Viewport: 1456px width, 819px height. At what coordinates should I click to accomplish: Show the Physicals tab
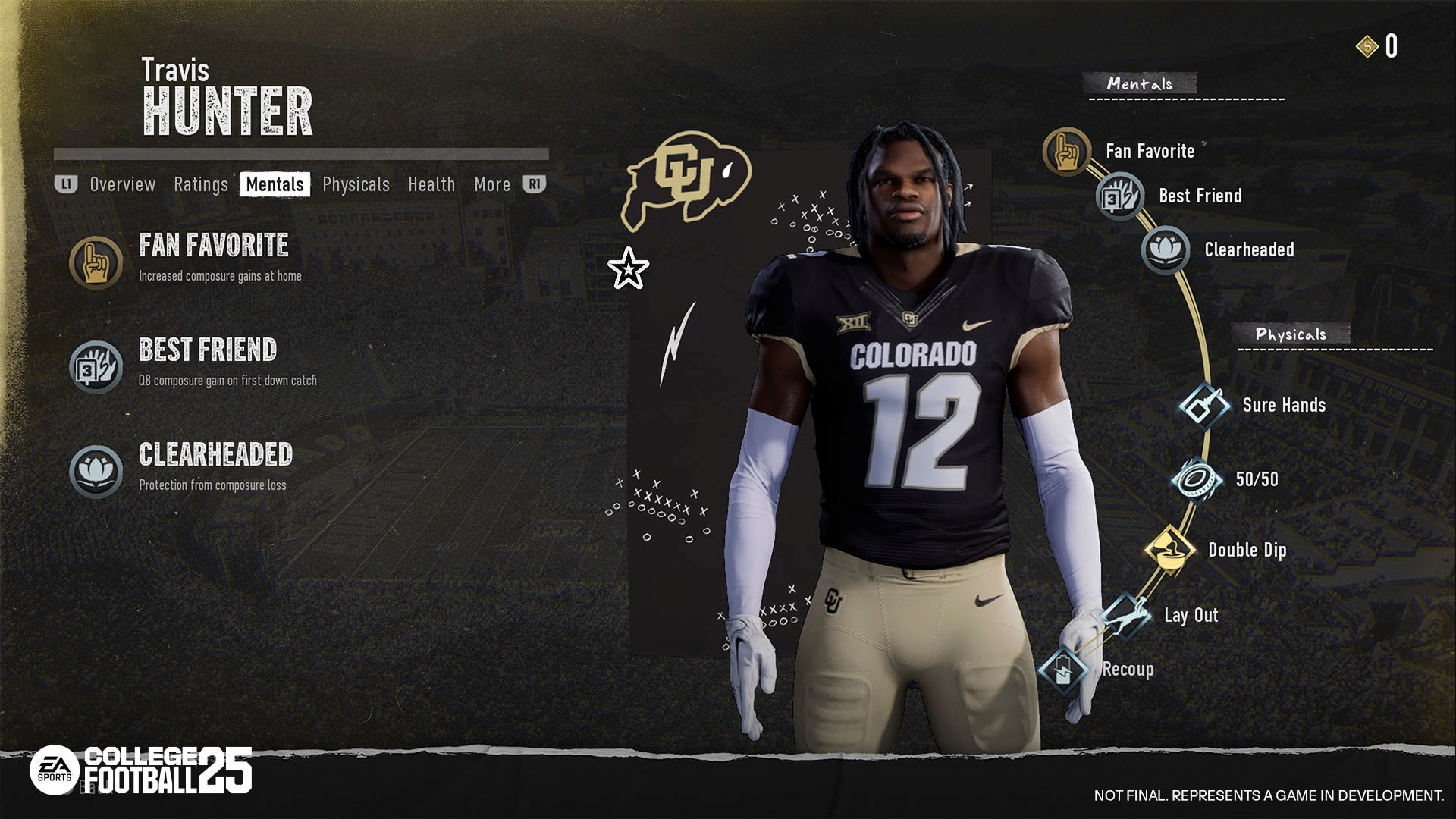pos(356,184)
